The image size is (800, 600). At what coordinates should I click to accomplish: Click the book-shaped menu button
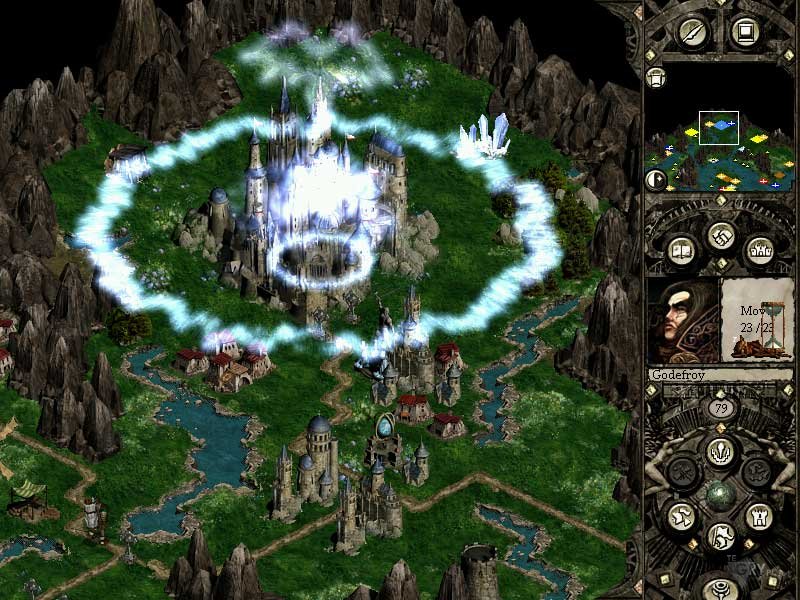pos(744,31)
